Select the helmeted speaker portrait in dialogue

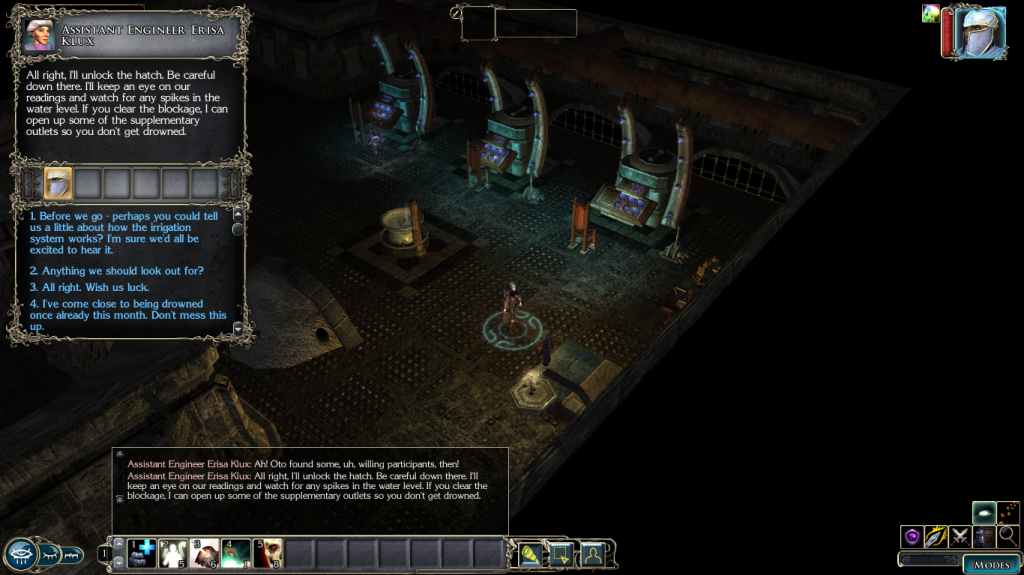point(59,183)
